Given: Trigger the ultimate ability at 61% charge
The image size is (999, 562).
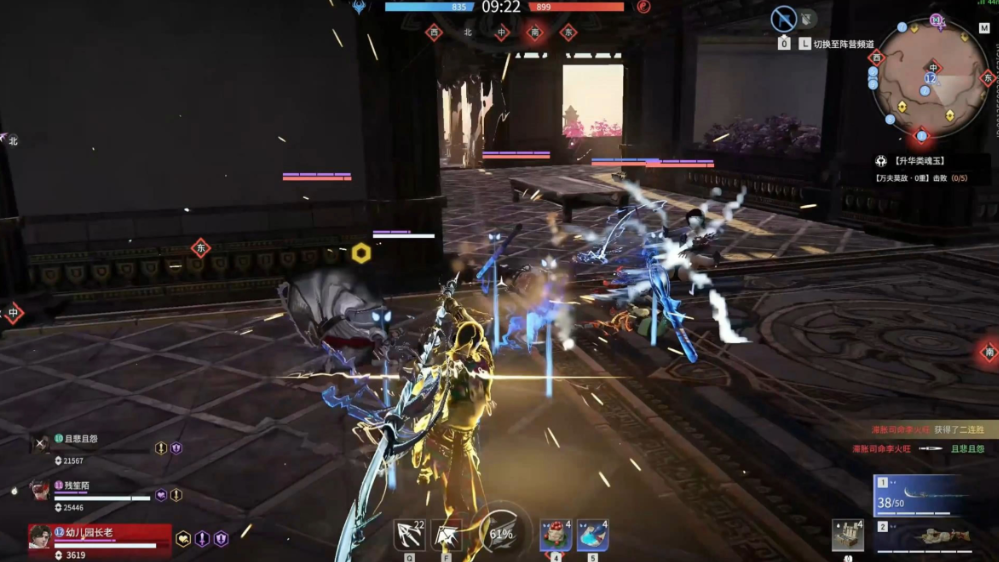Looking at the screenshot, I should (x=500, y=533).
